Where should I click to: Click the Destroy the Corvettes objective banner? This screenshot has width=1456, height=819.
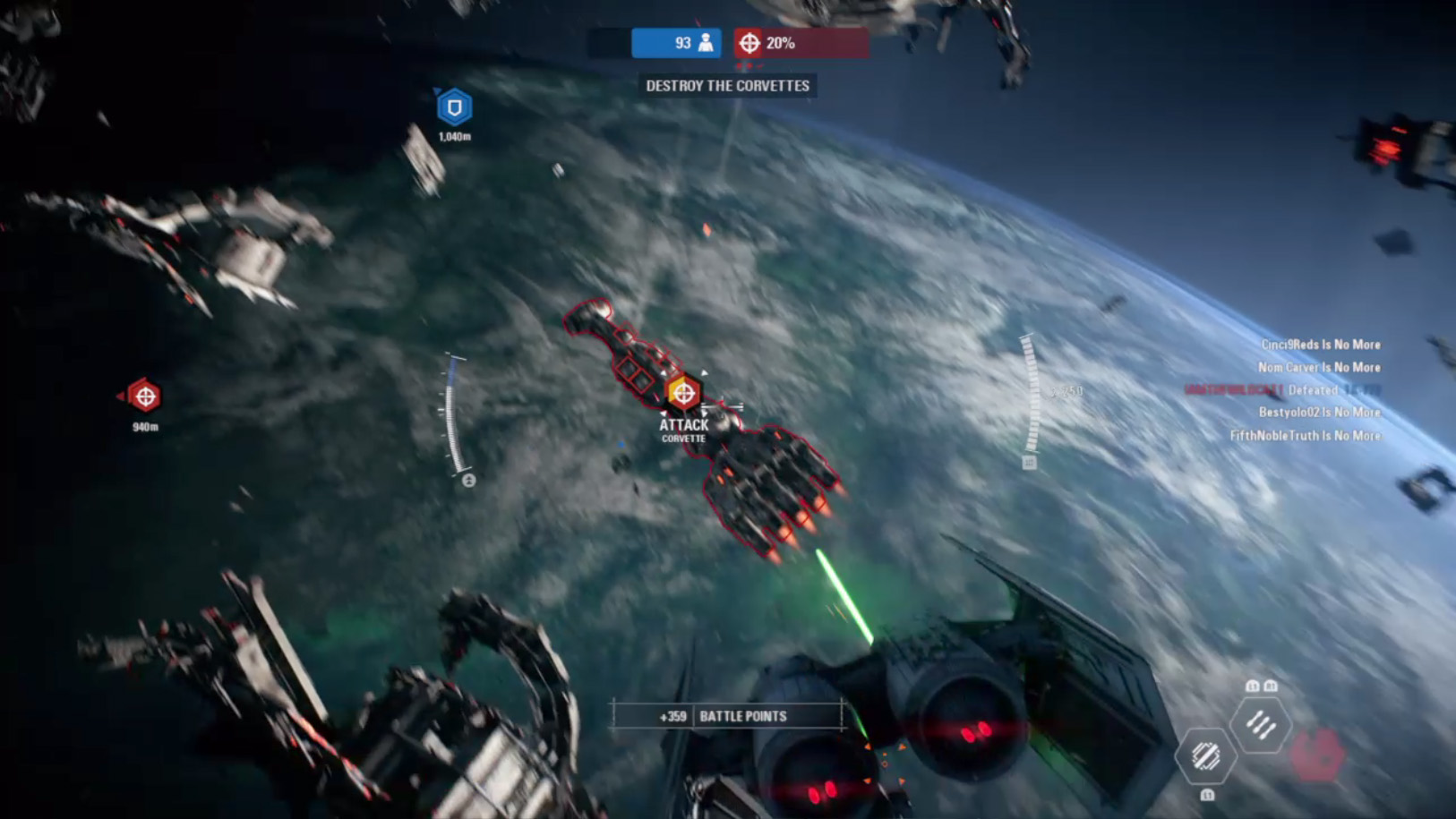point(727,86)
